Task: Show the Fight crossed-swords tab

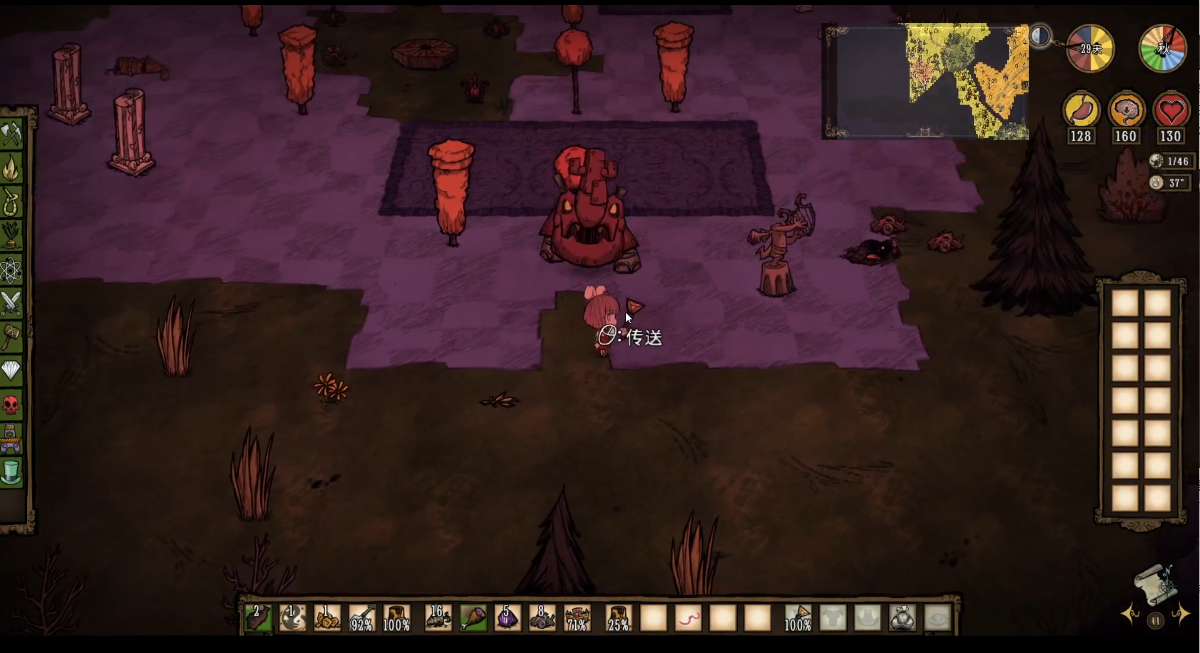Action: tap(12, 303)
